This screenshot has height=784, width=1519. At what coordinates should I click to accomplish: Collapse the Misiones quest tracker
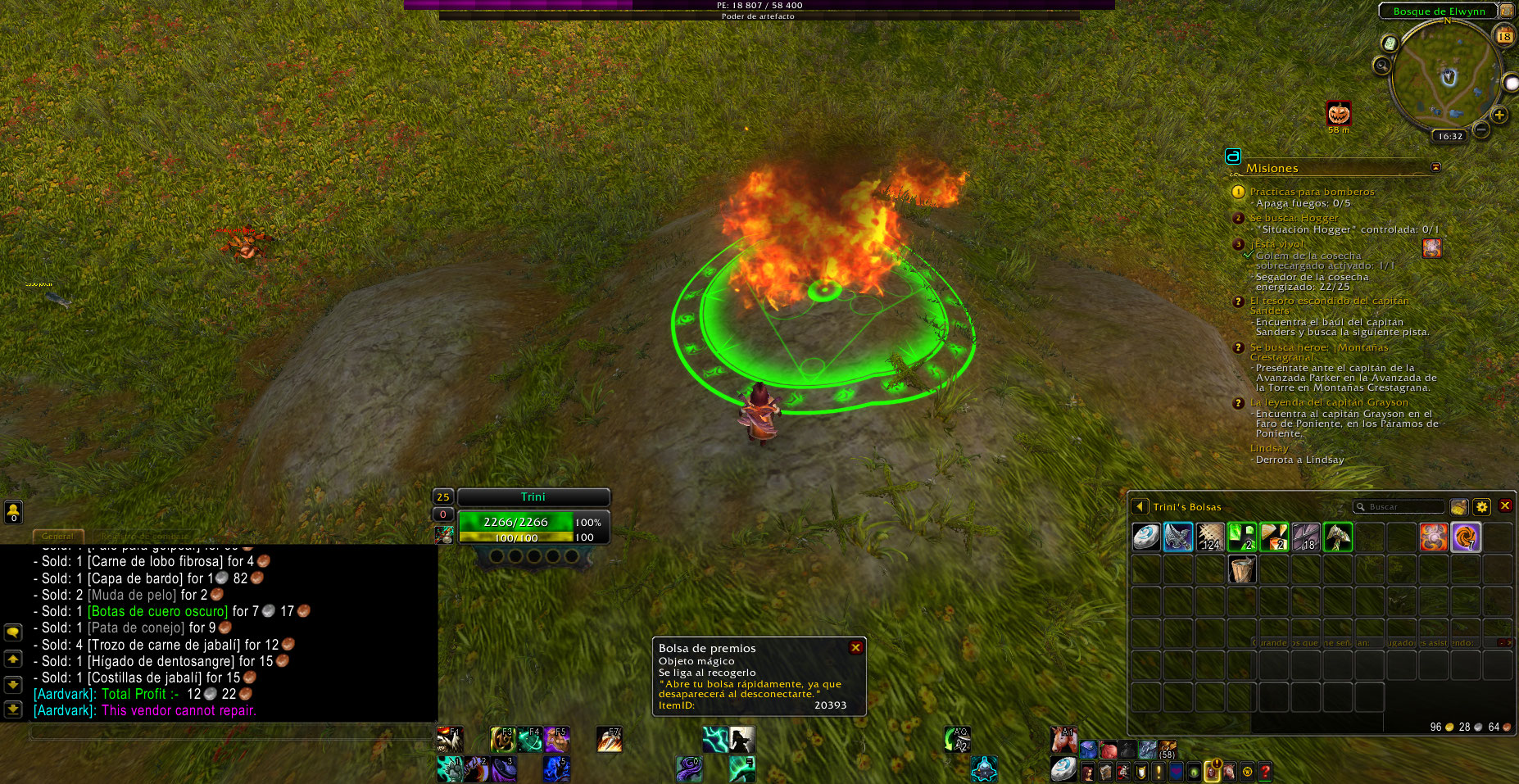1435,167
